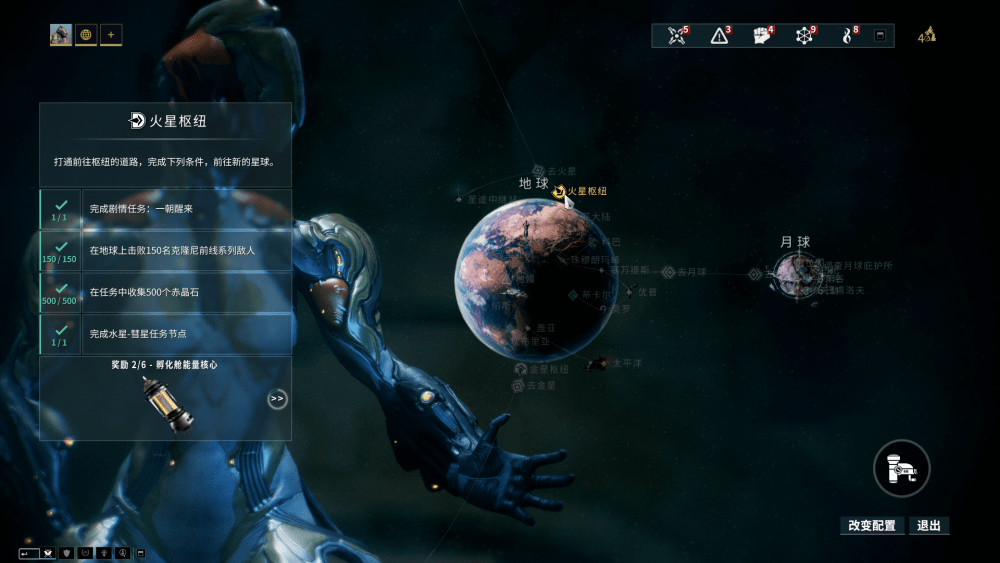The width and height of the screenshot is (1000, 563).
Task: Choose the 去月球 navigation node
Action: (x=668, y=272)
